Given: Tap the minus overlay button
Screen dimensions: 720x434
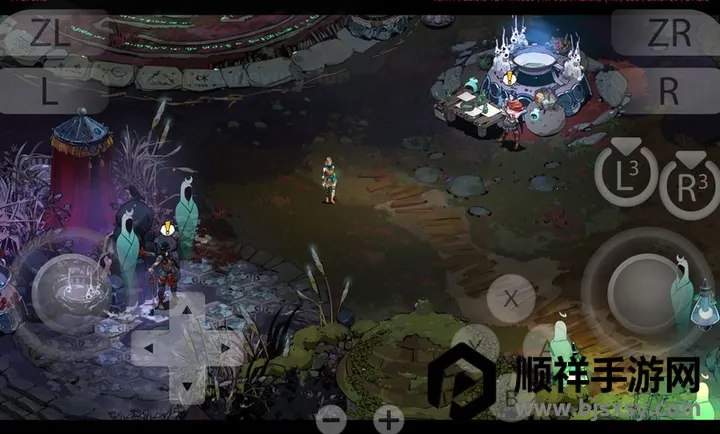Looking at the screenshot, I should (x=332, y=419).
